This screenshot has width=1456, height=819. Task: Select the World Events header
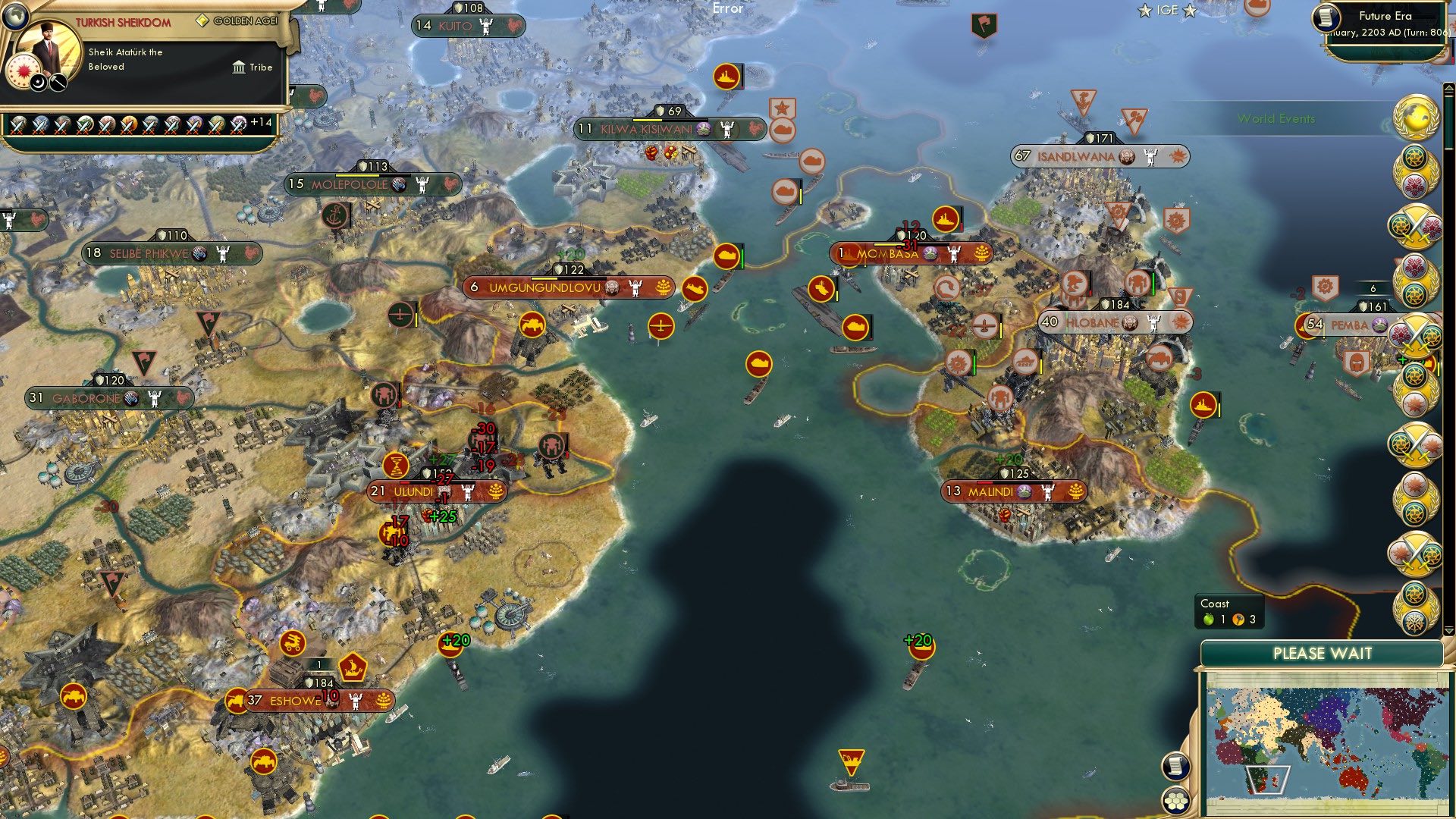(1277, 118)
